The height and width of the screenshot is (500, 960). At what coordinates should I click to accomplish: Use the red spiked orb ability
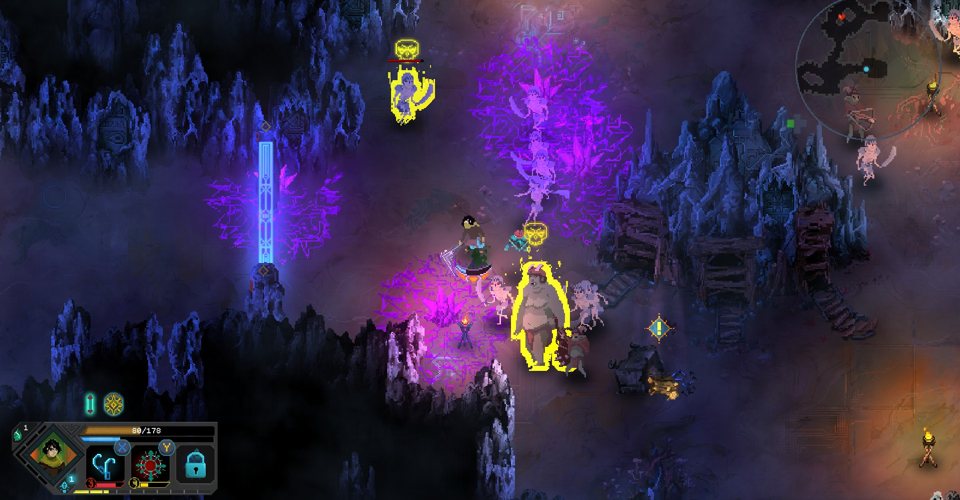pos(150,464)
